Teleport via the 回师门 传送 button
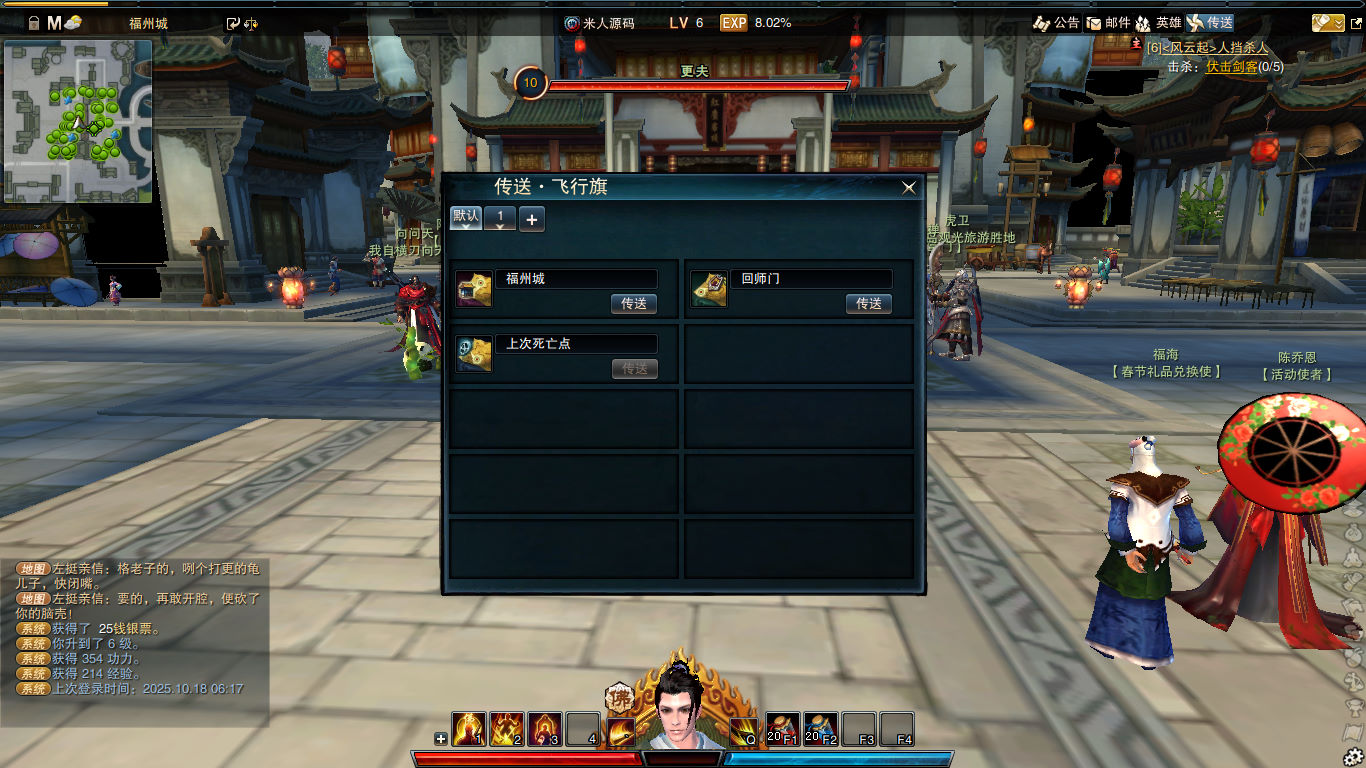The height and width of the screenshot is (768, 1366). pyautogui.click(x=868, y=304)
